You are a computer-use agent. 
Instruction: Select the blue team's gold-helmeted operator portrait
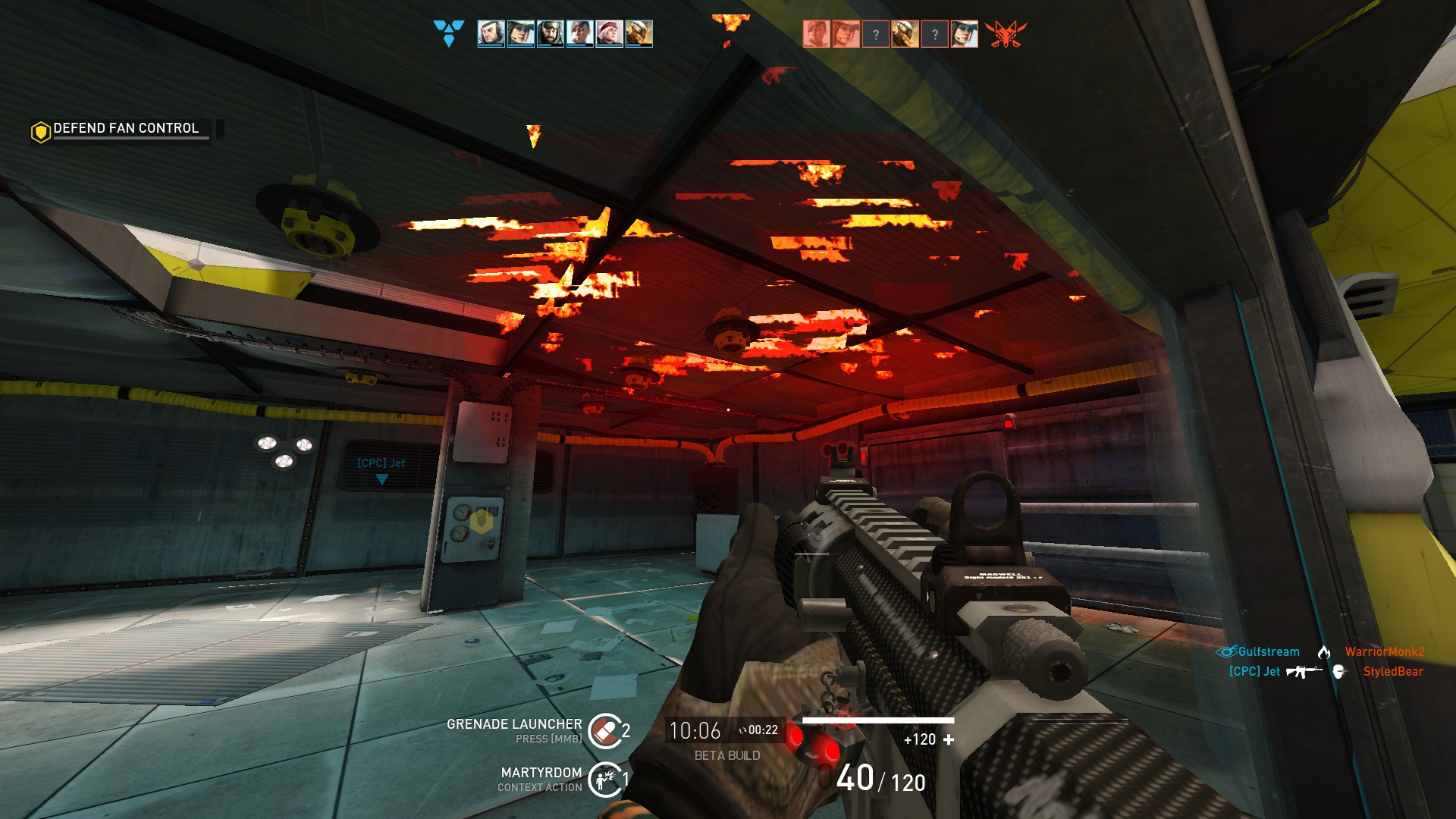click(x=639, y=34)
